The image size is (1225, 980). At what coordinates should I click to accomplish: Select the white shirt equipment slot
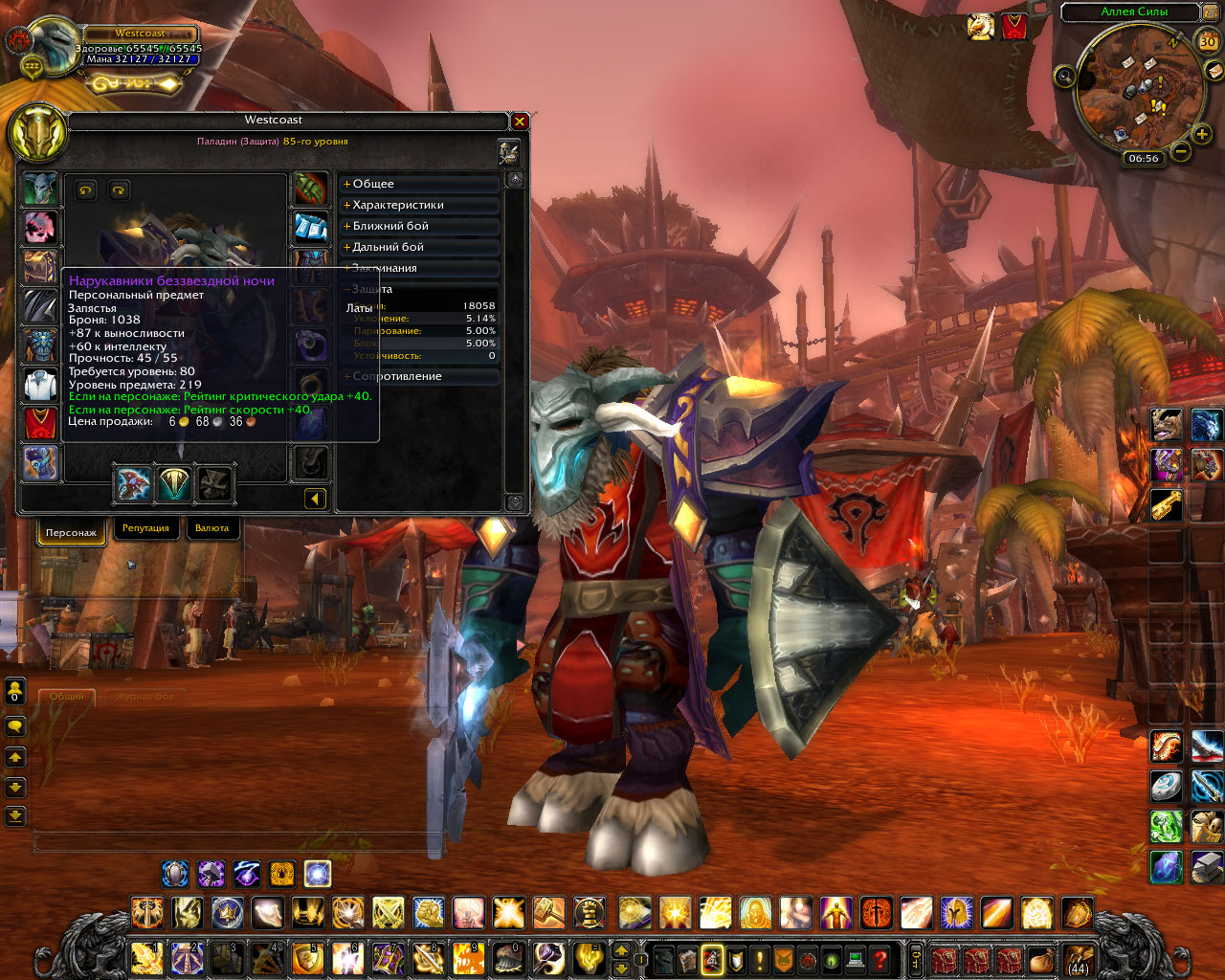[40, 385]
